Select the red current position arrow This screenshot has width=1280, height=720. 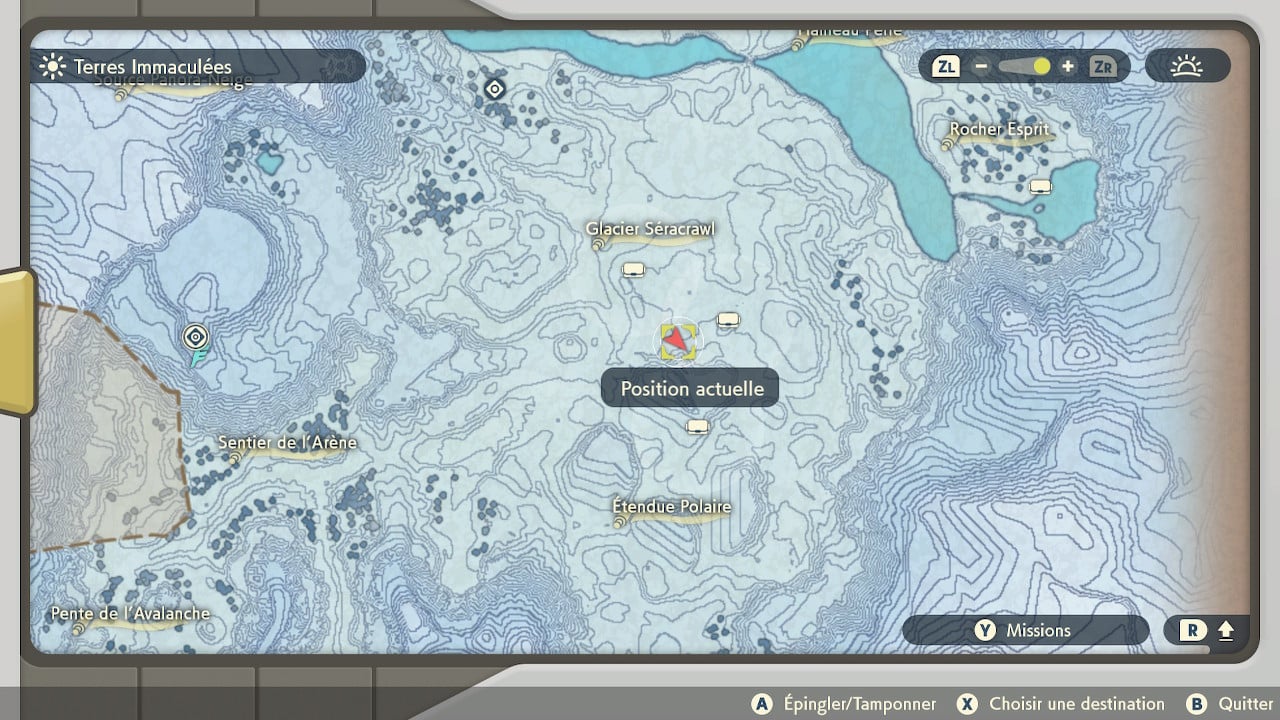679,340
